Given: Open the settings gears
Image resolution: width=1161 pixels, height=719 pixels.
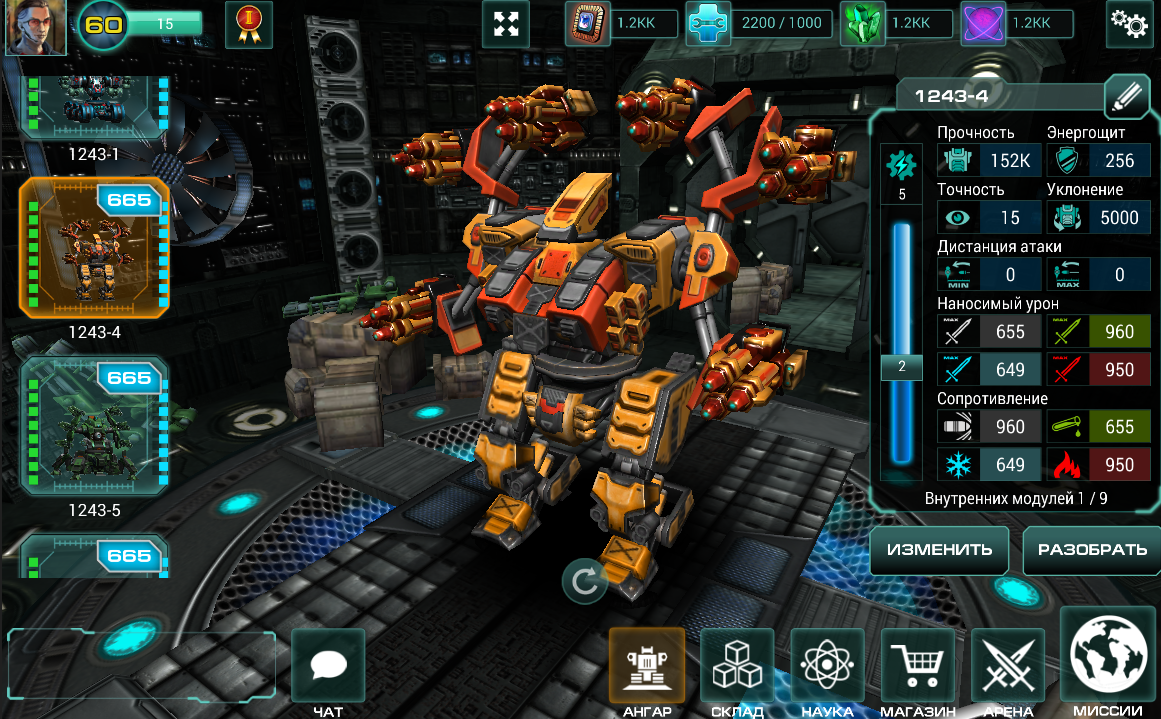Looking at the screenshot, I should pos(1129,25).
